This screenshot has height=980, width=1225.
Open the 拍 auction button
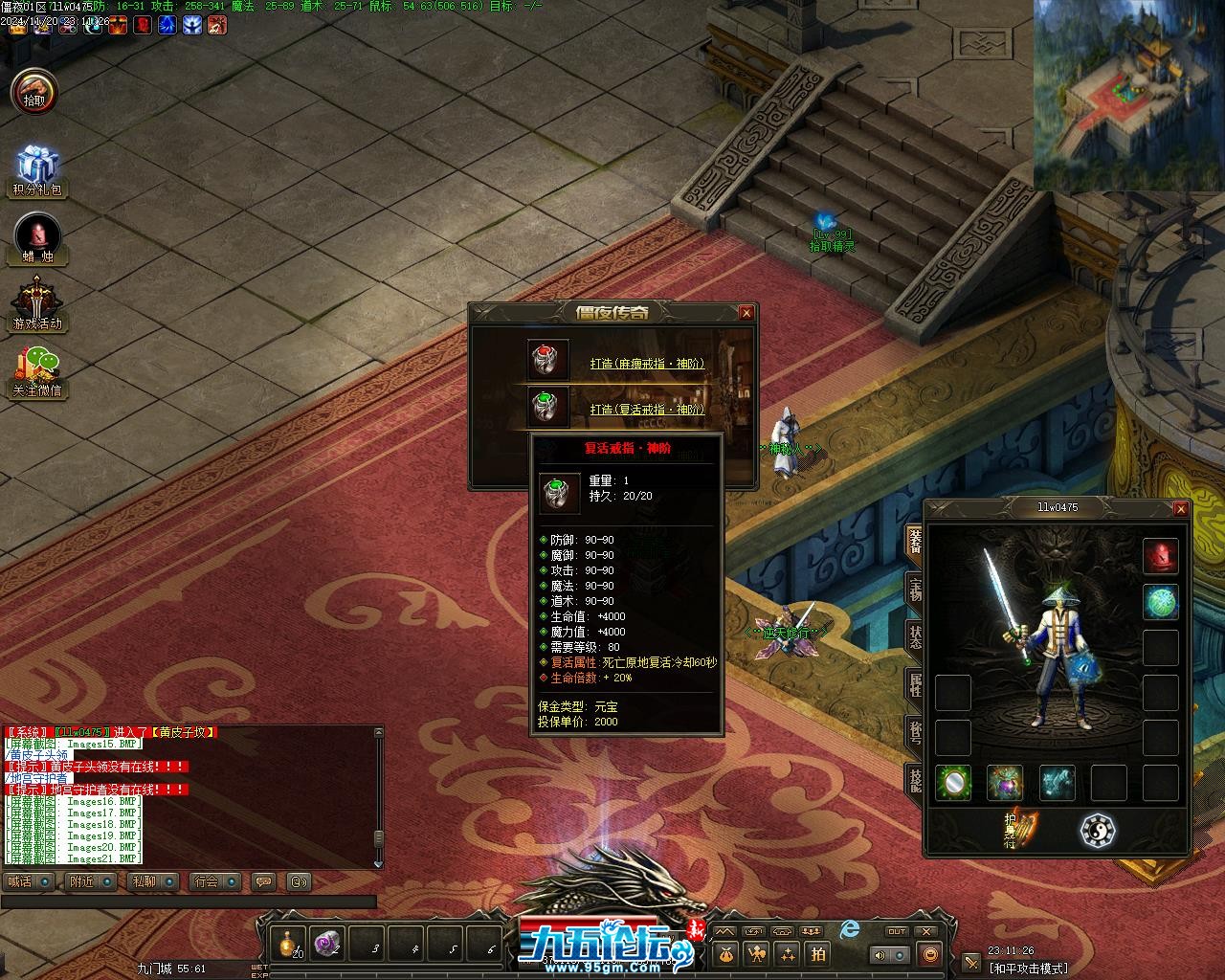pyautogui.click(x=818, y=953)
